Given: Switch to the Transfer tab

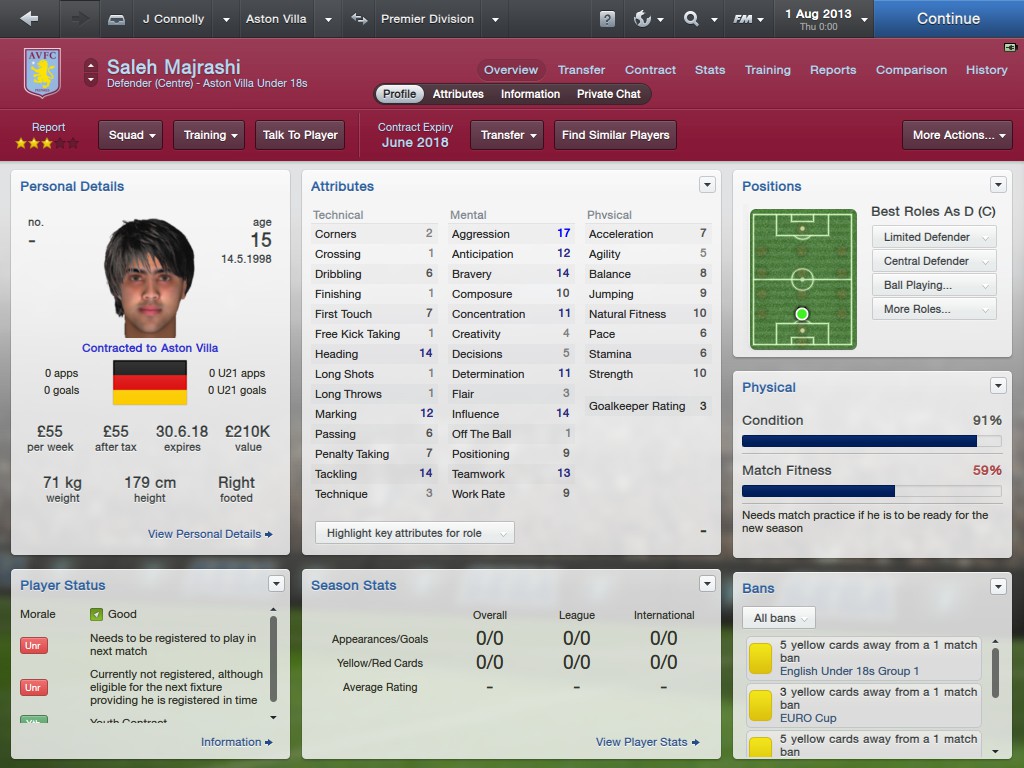Looking at the screenshot, I should coord(581,70).
